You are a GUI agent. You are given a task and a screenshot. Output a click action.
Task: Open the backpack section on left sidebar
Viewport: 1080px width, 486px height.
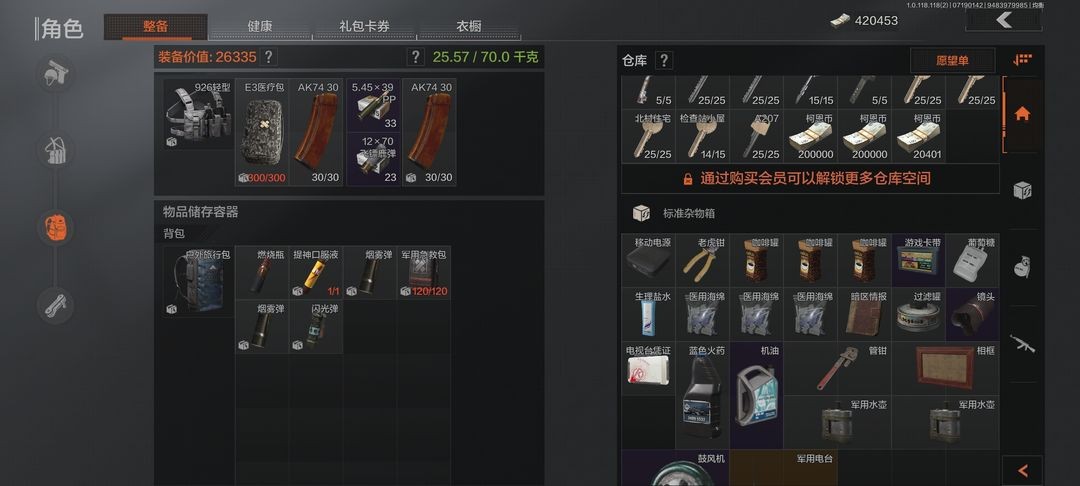point(56,228)
